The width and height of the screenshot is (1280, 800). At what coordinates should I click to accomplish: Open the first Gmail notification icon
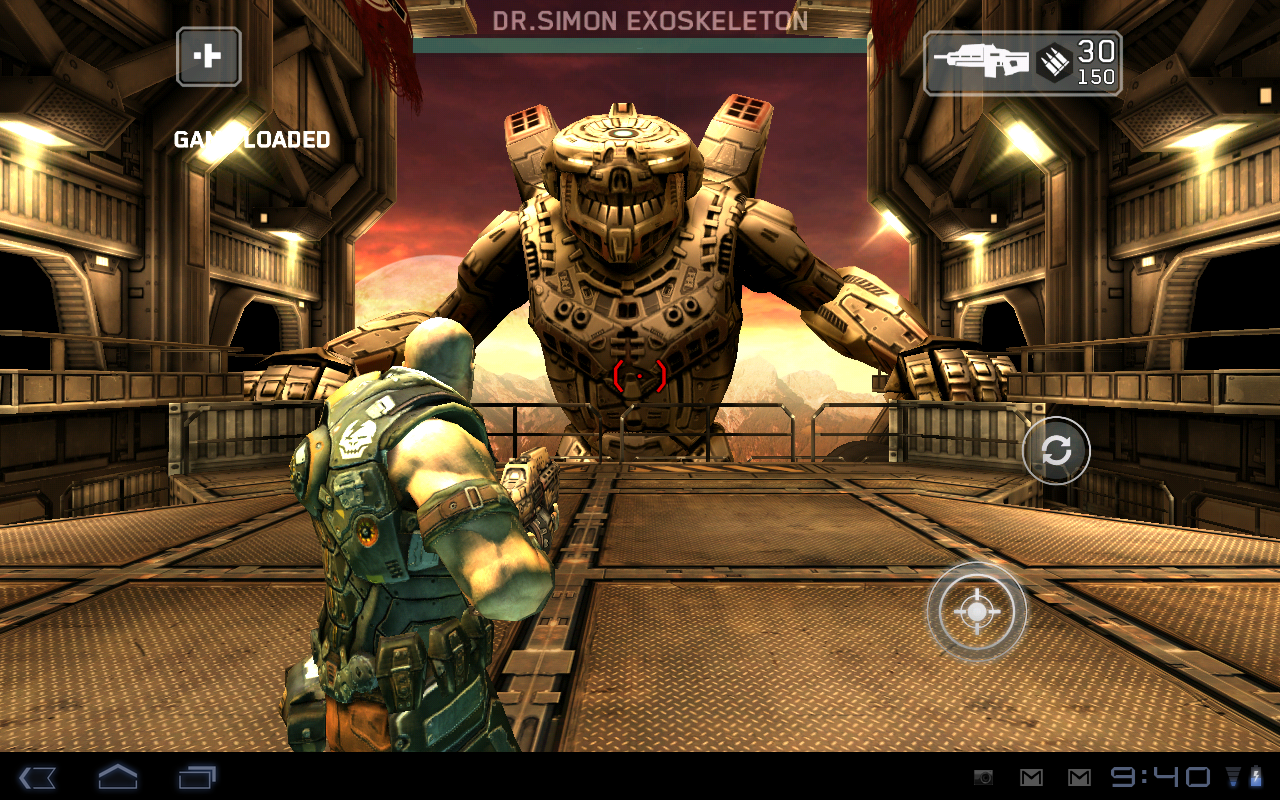click(1032, 778)
